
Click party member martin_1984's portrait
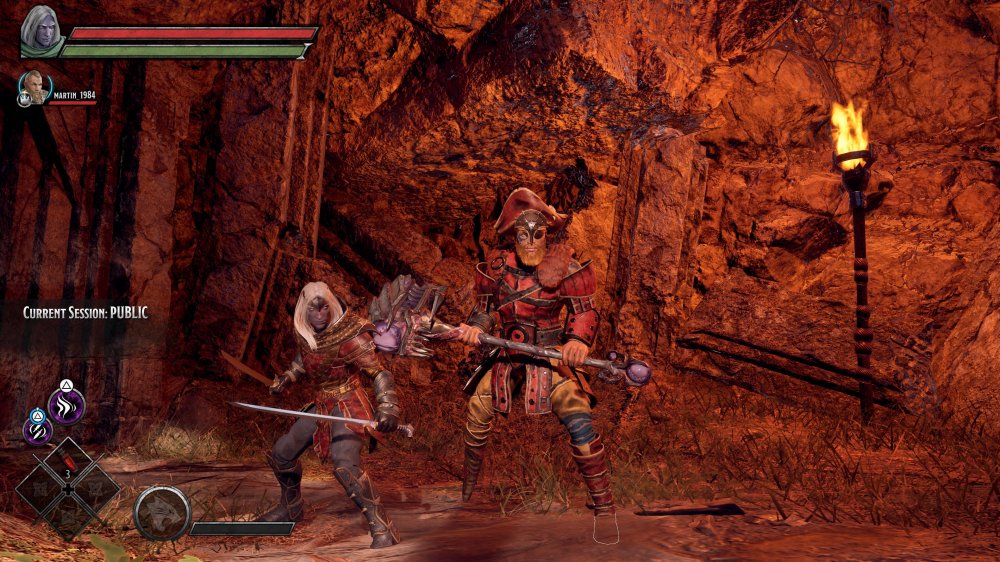(x=33, y=87)
